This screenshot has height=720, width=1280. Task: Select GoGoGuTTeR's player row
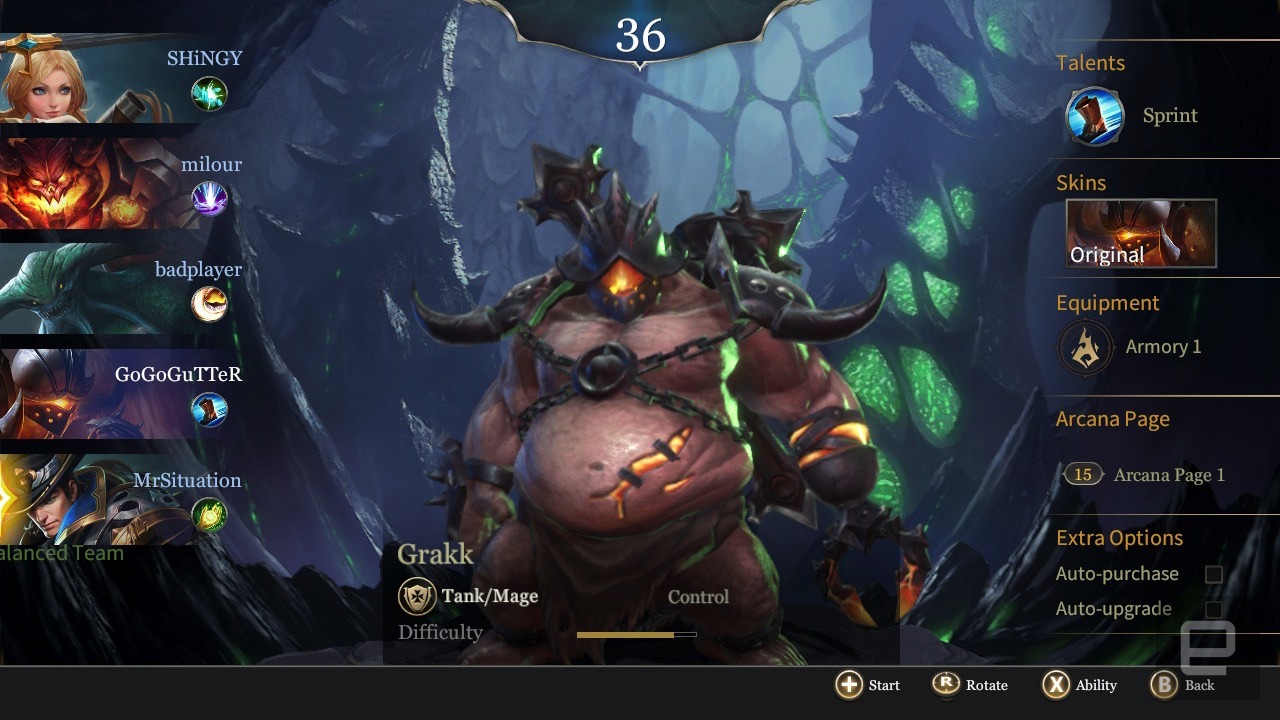pyautogui.click(x=120, y=395)
